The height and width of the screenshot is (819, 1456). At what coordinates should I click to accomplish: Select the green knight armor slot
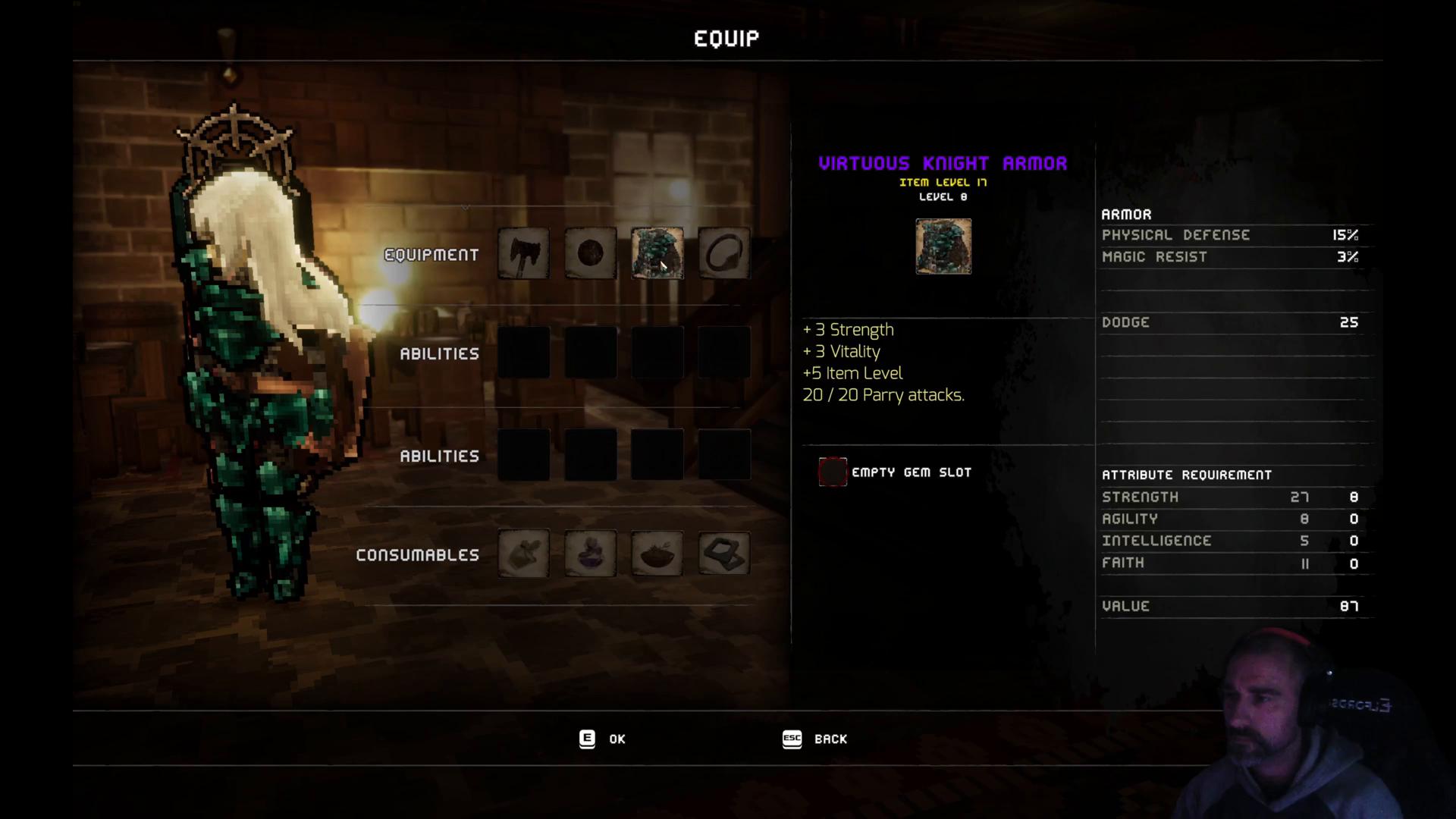click(657, 253)
